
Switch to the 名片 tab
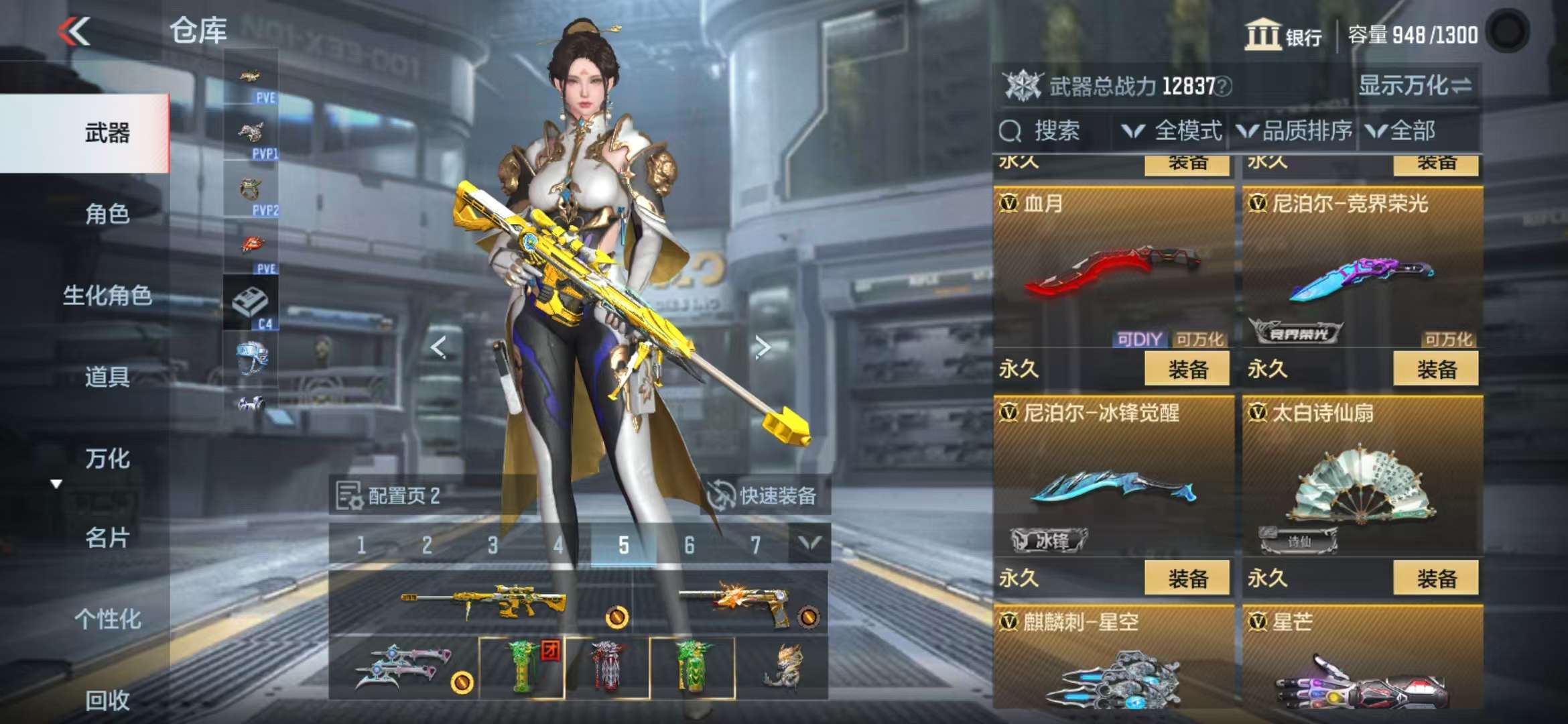click(x=107, y=538)
